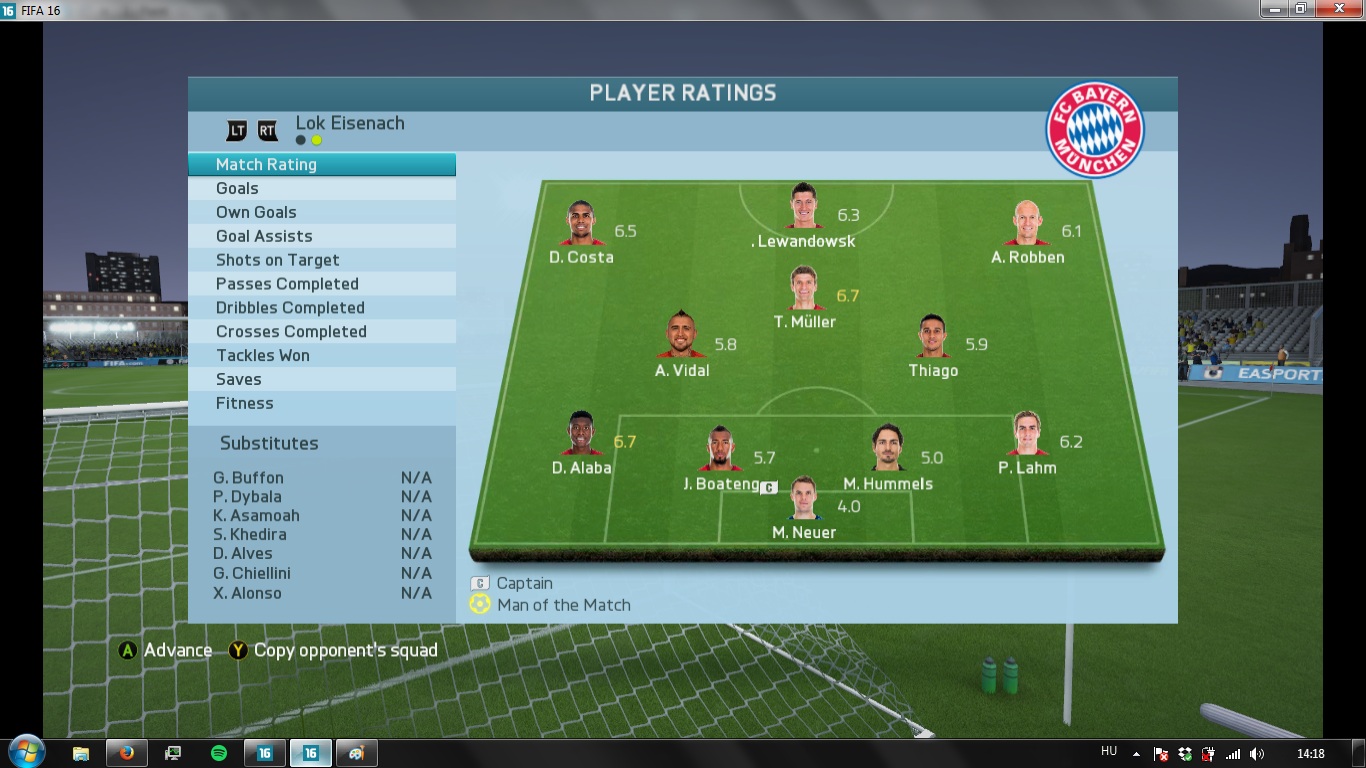Select substitute X. Alonso row

tap(321, 593)
